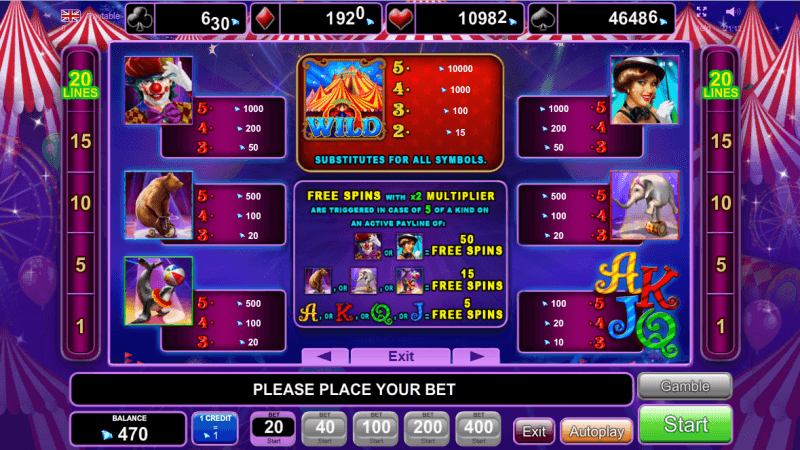Pick the 200 bet button
This screenshot has width=800, height=450.
point(426,428)
